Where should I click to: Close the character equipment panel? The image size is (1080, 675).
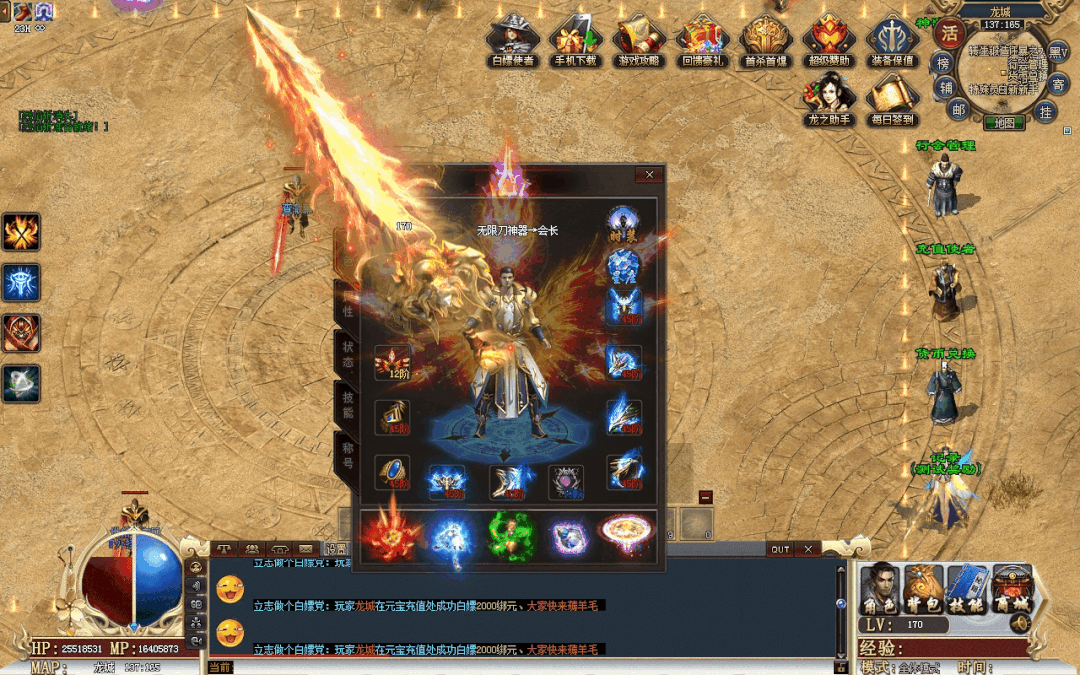coord(649,175)
